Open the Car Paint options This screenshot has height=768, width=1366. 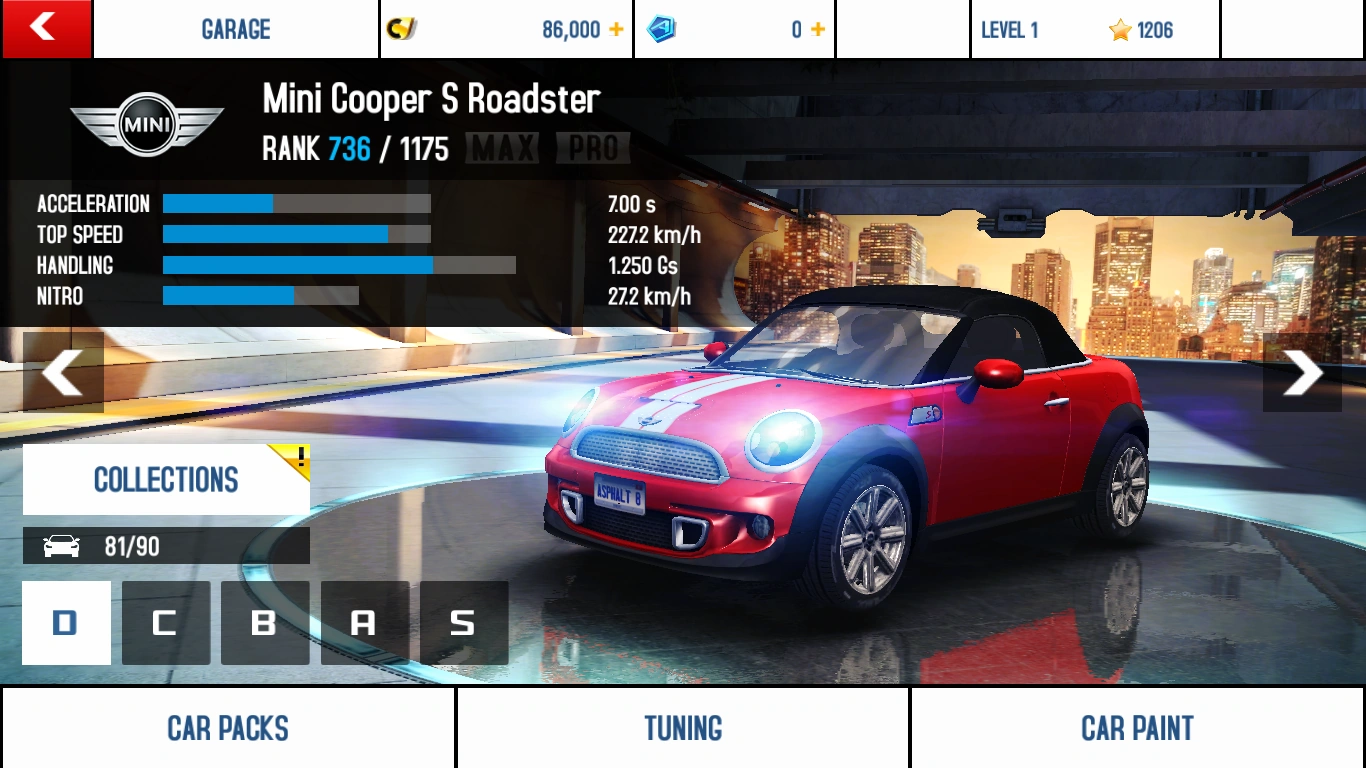[1138, 727]
